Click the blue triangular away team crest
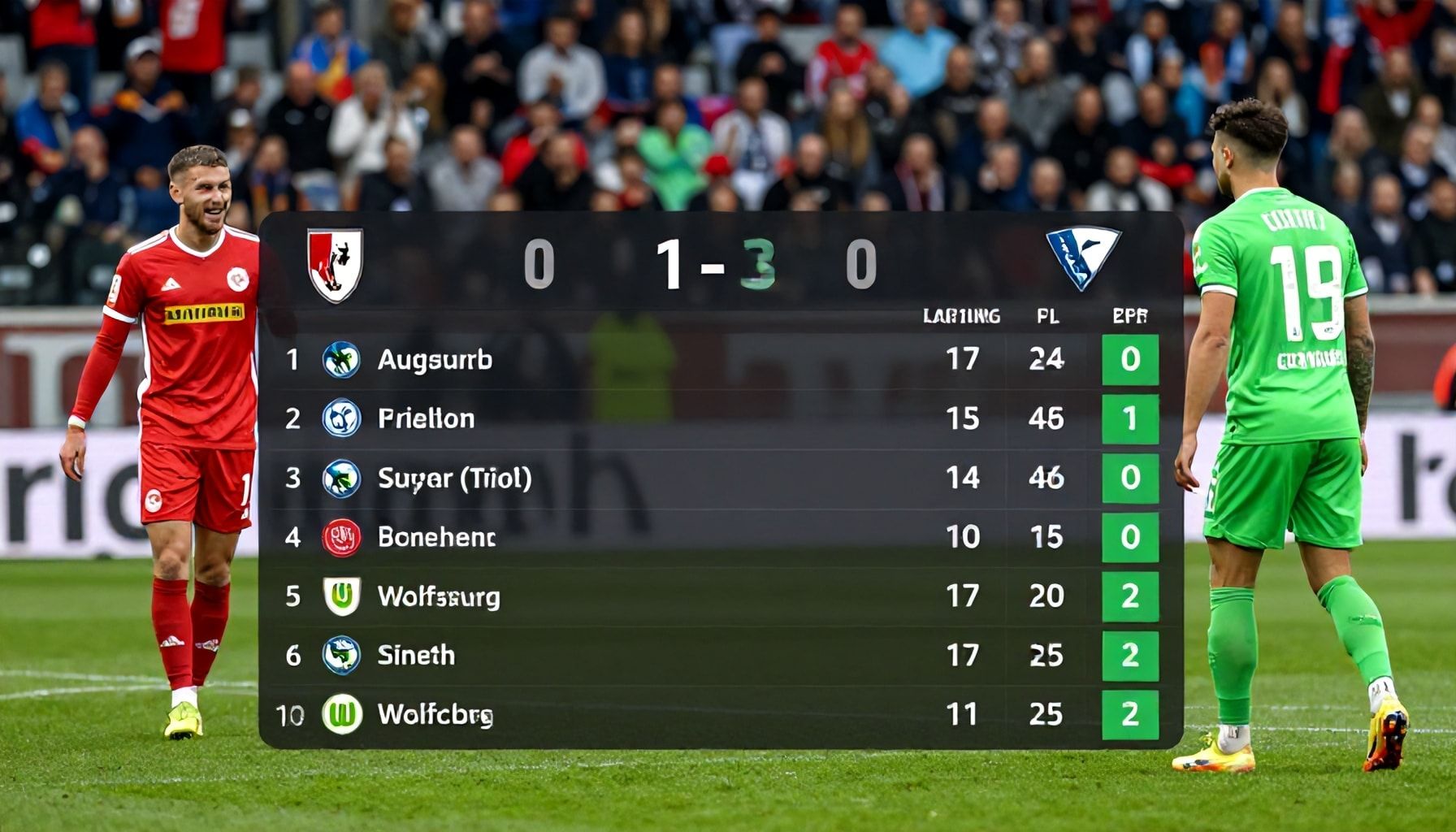1456x832 pixels. click(1082, 257)
